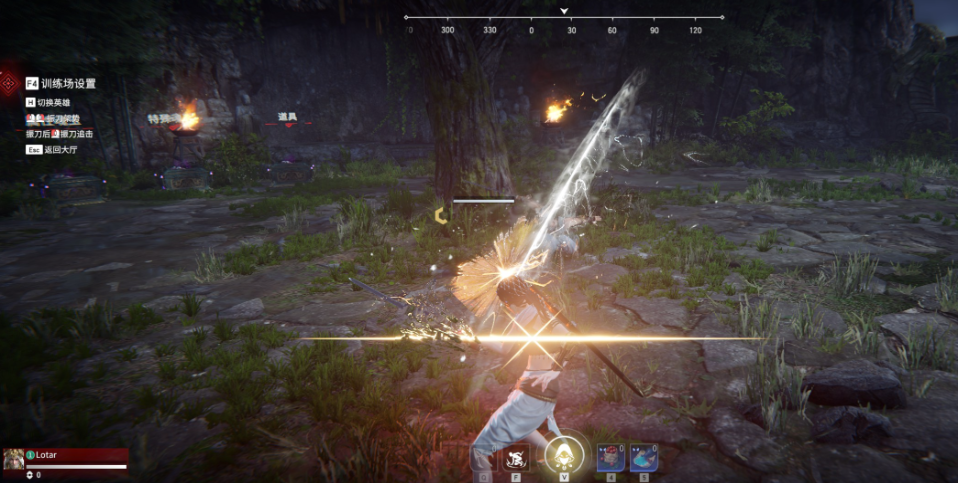Select the blue potion item slot
The height and width of the screenshot is (483, 958).
644,458
